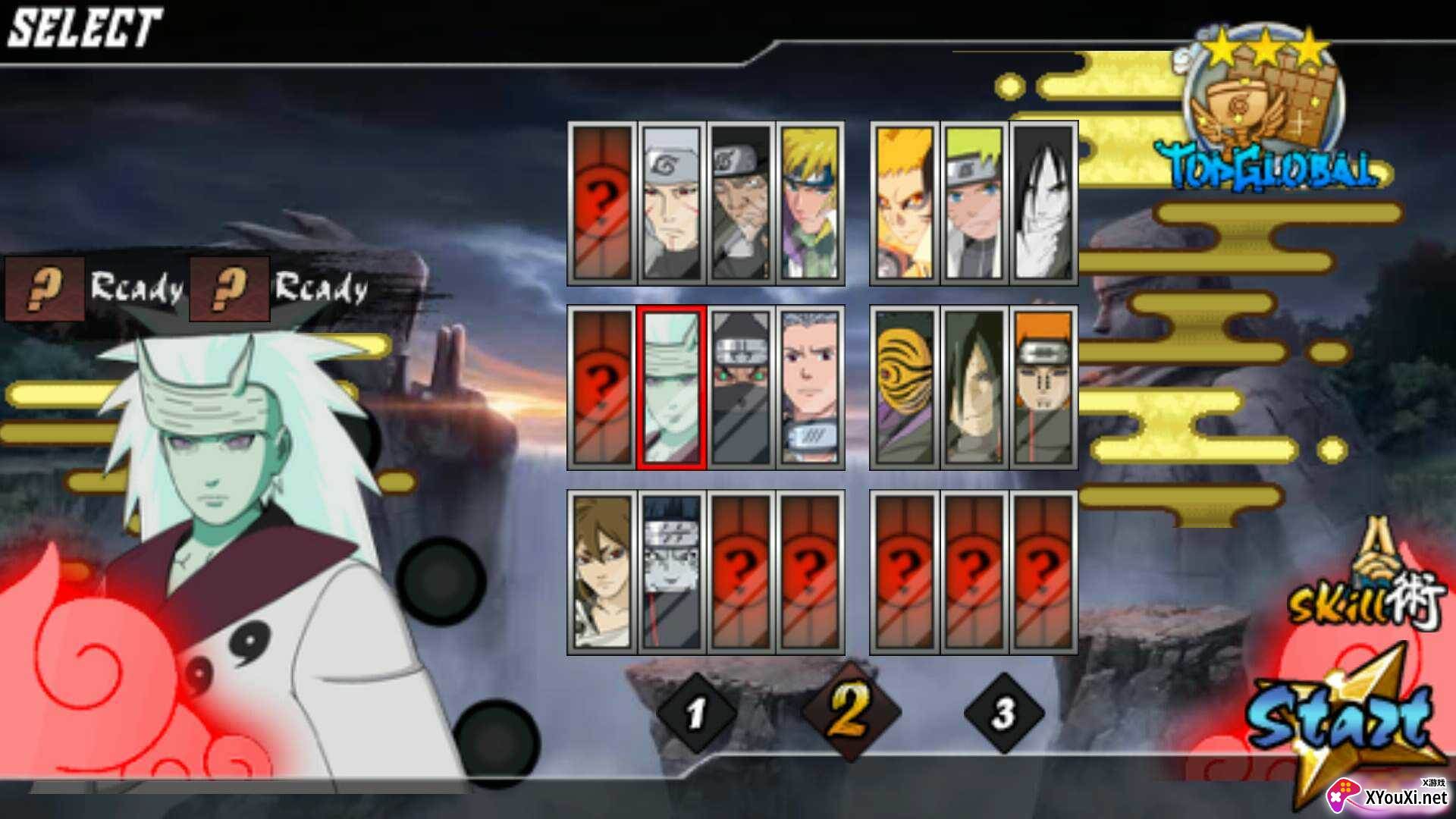Select the grey-haired scarred ninja beside Kakuzu

click(809, 388)
